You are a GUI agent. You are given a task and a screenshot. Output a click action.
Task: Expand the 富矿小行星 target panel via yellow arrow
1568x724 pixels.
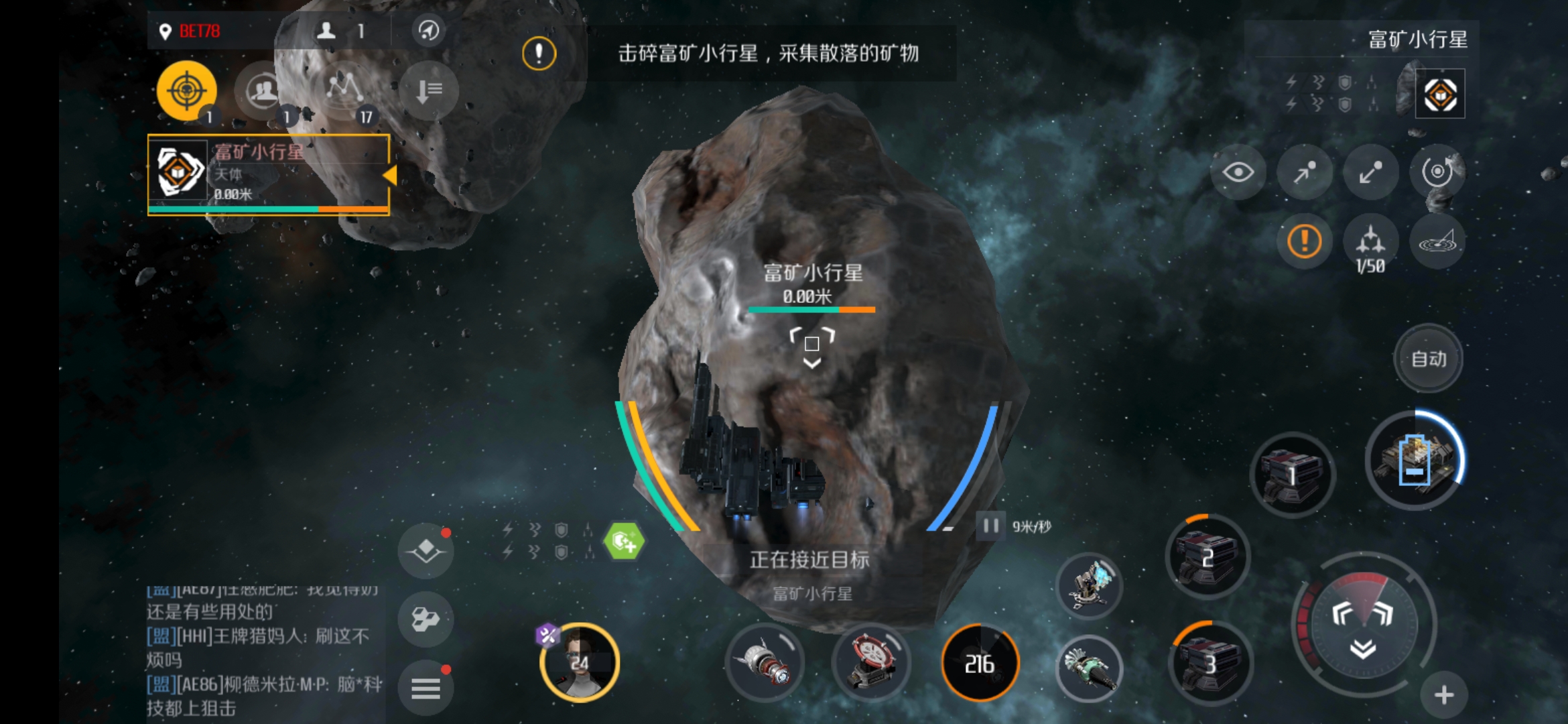(x=390, y=173)
